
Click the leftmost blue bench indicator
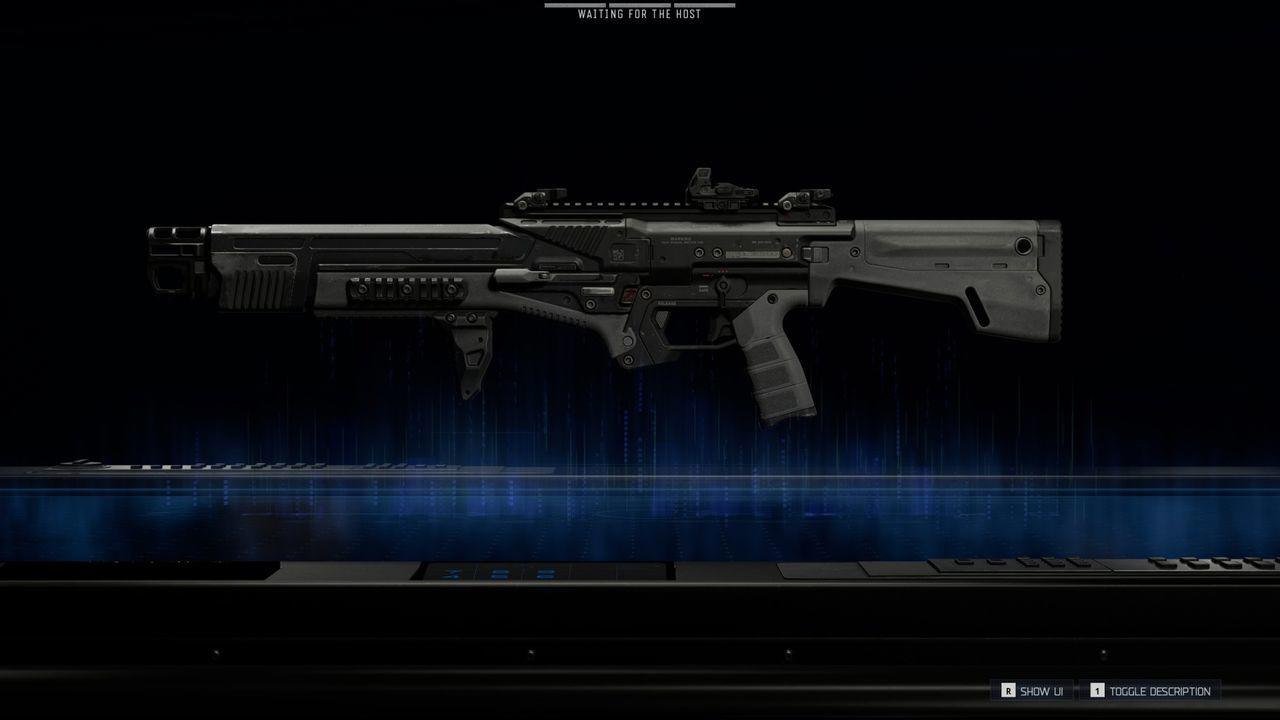452,574
